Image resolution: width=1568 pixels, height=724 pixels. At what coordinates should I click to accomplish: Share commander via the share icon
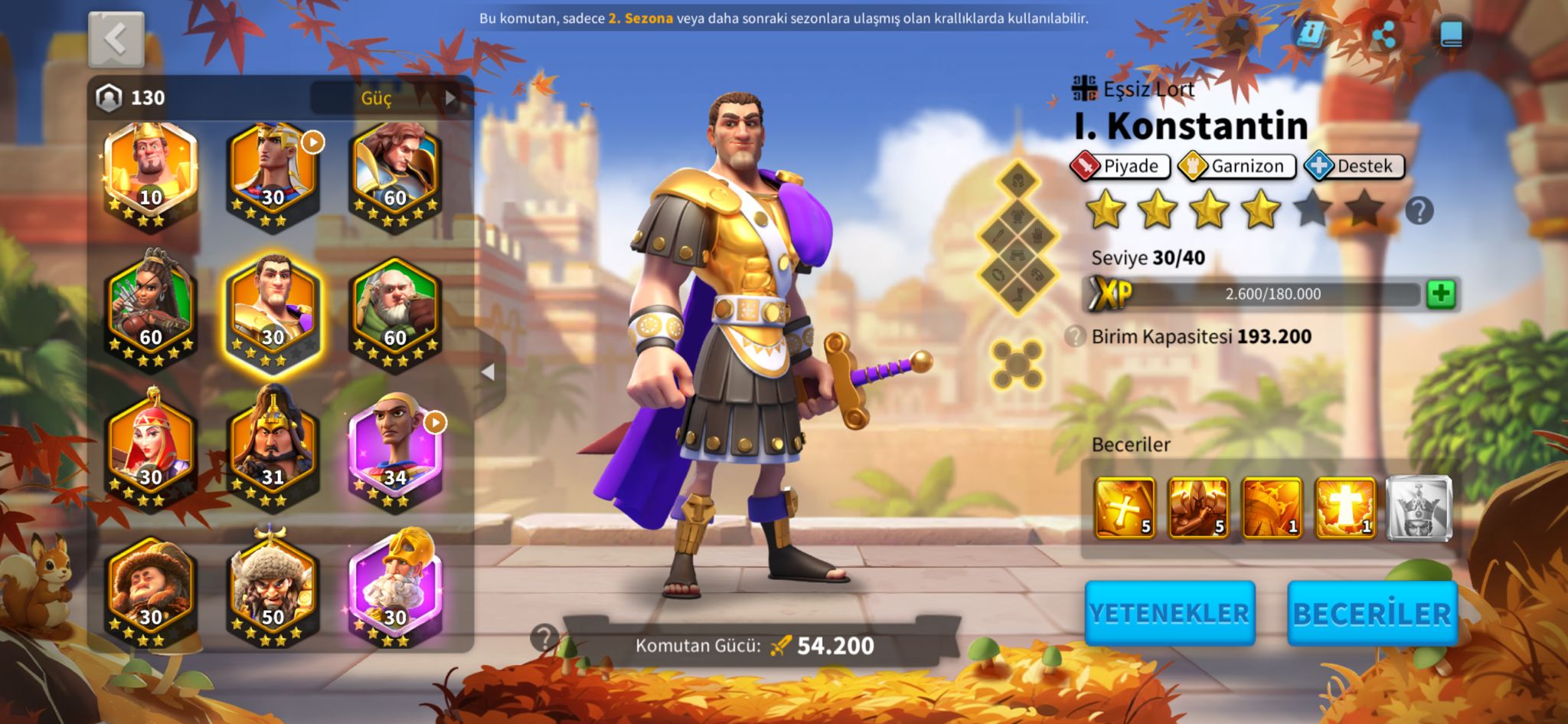[1383, 35]
